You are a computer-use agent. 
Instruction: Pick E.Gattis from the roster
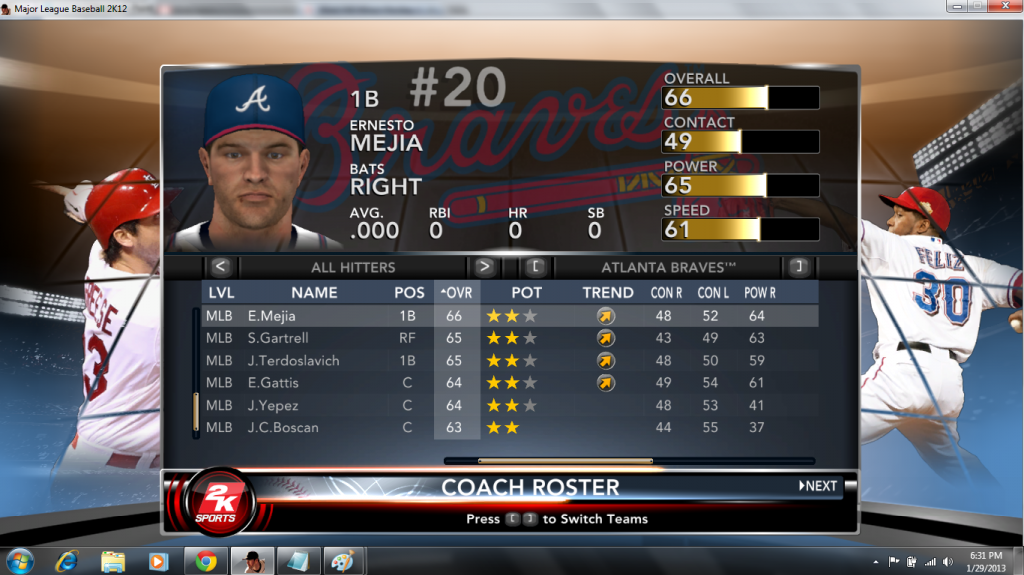point(273,383)
